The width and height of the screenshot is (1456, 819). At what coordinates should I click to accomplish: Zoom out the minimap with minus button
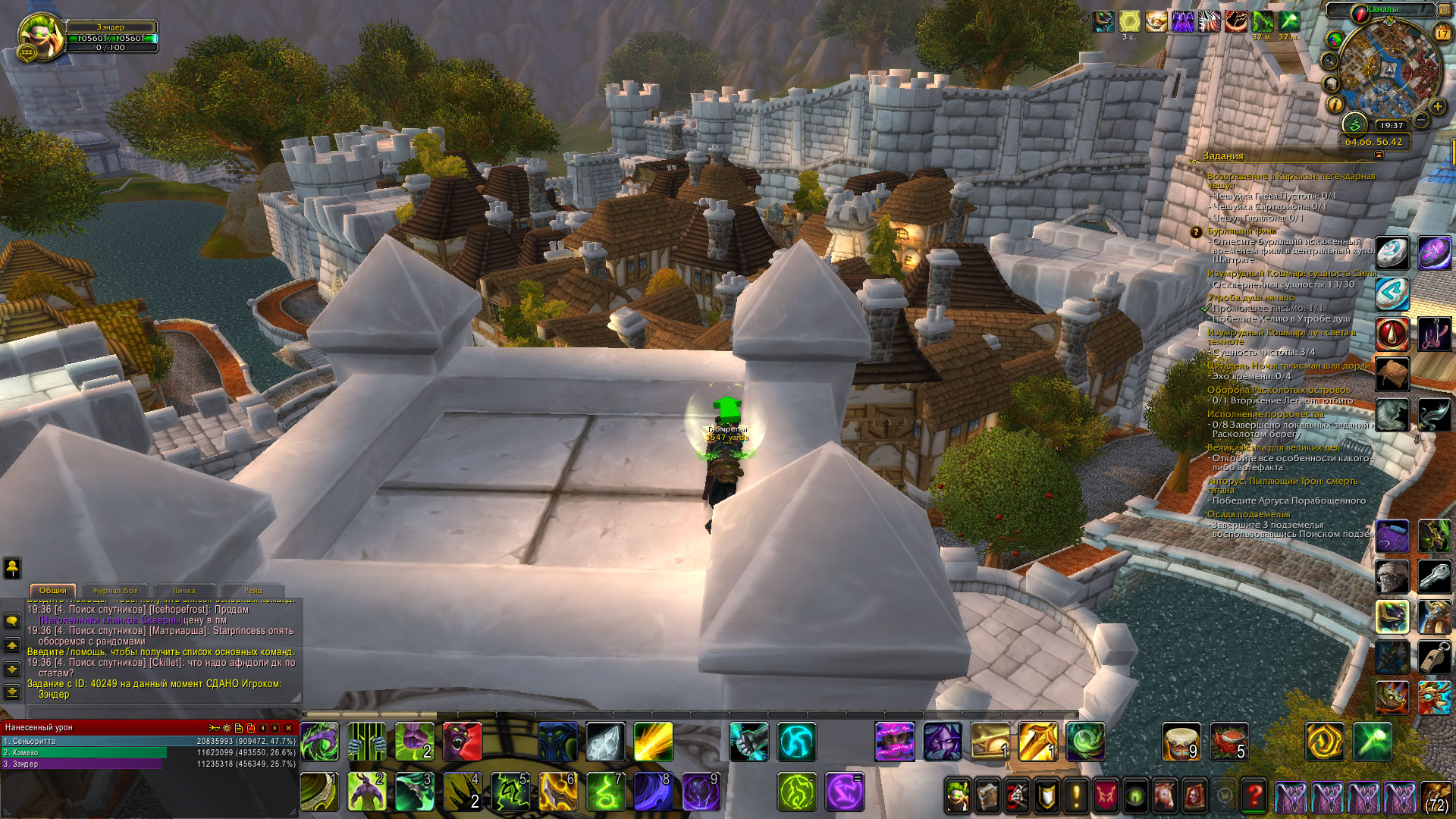pos(1422,121)
